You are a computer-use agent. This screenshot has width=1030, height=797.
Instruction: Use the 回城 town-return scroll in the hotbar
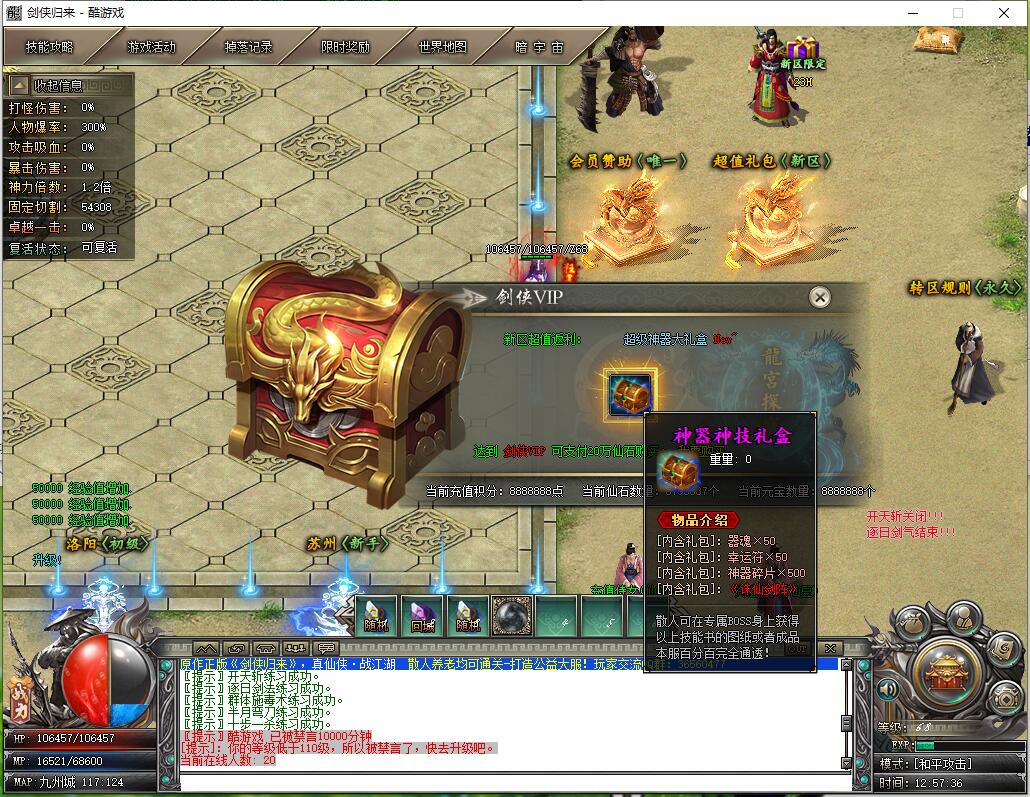click(x=422, y=616)
